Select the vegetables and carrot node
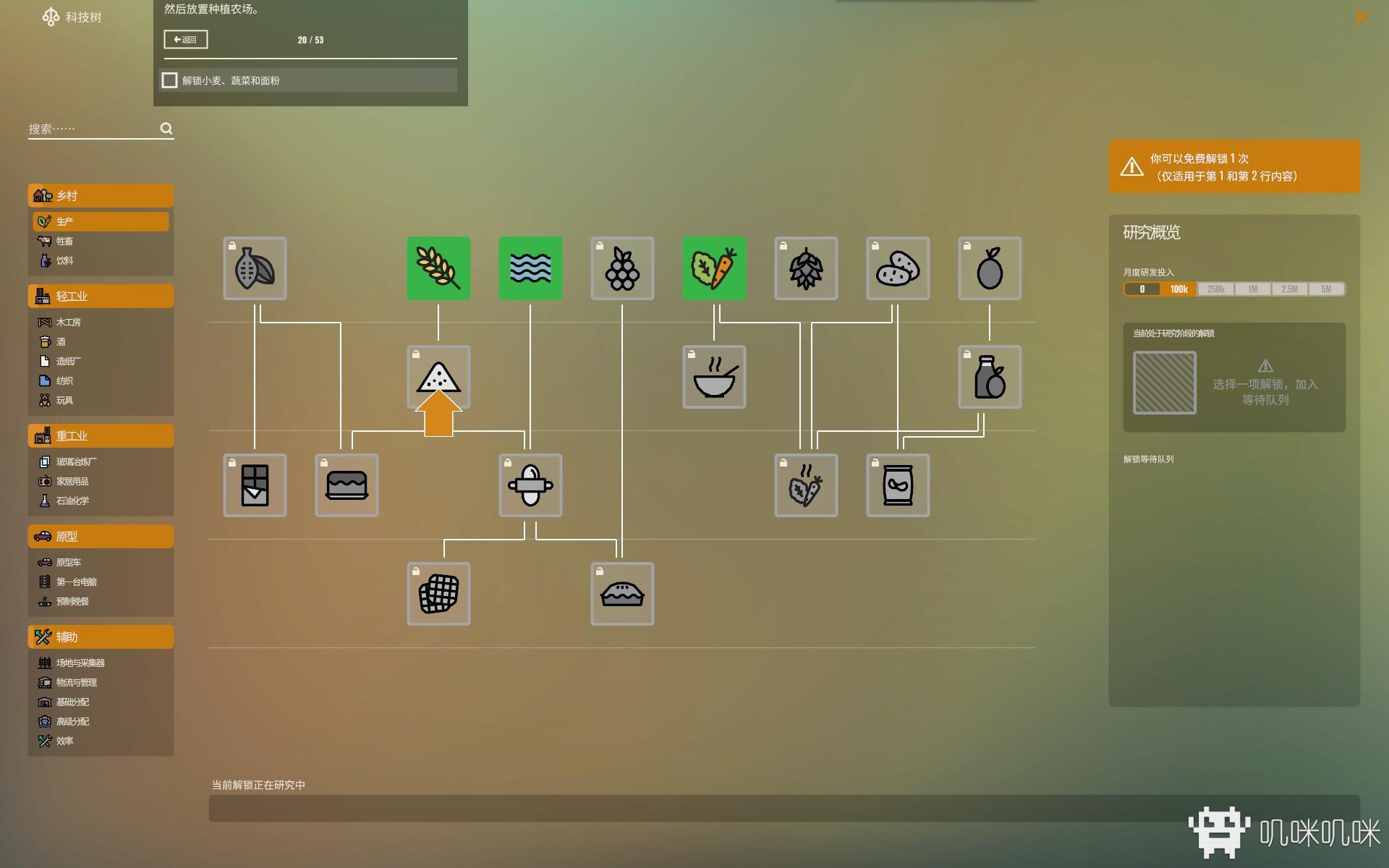The image size is (1389, 868). 714,268
